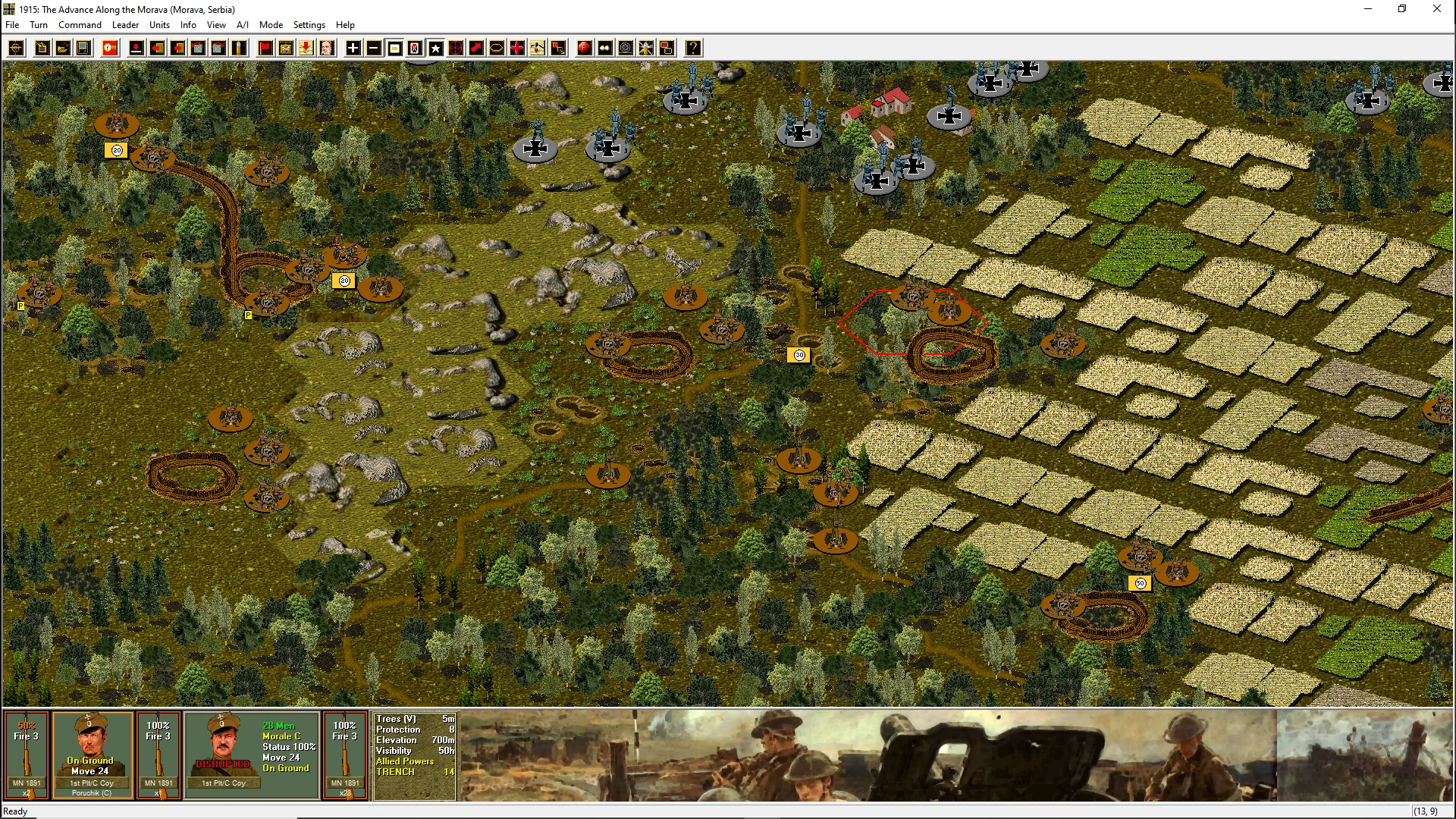This screenshot has width=1456, height=819.
Task: Close the game window
Action: pyautogui.click(x=1436, y=9)
